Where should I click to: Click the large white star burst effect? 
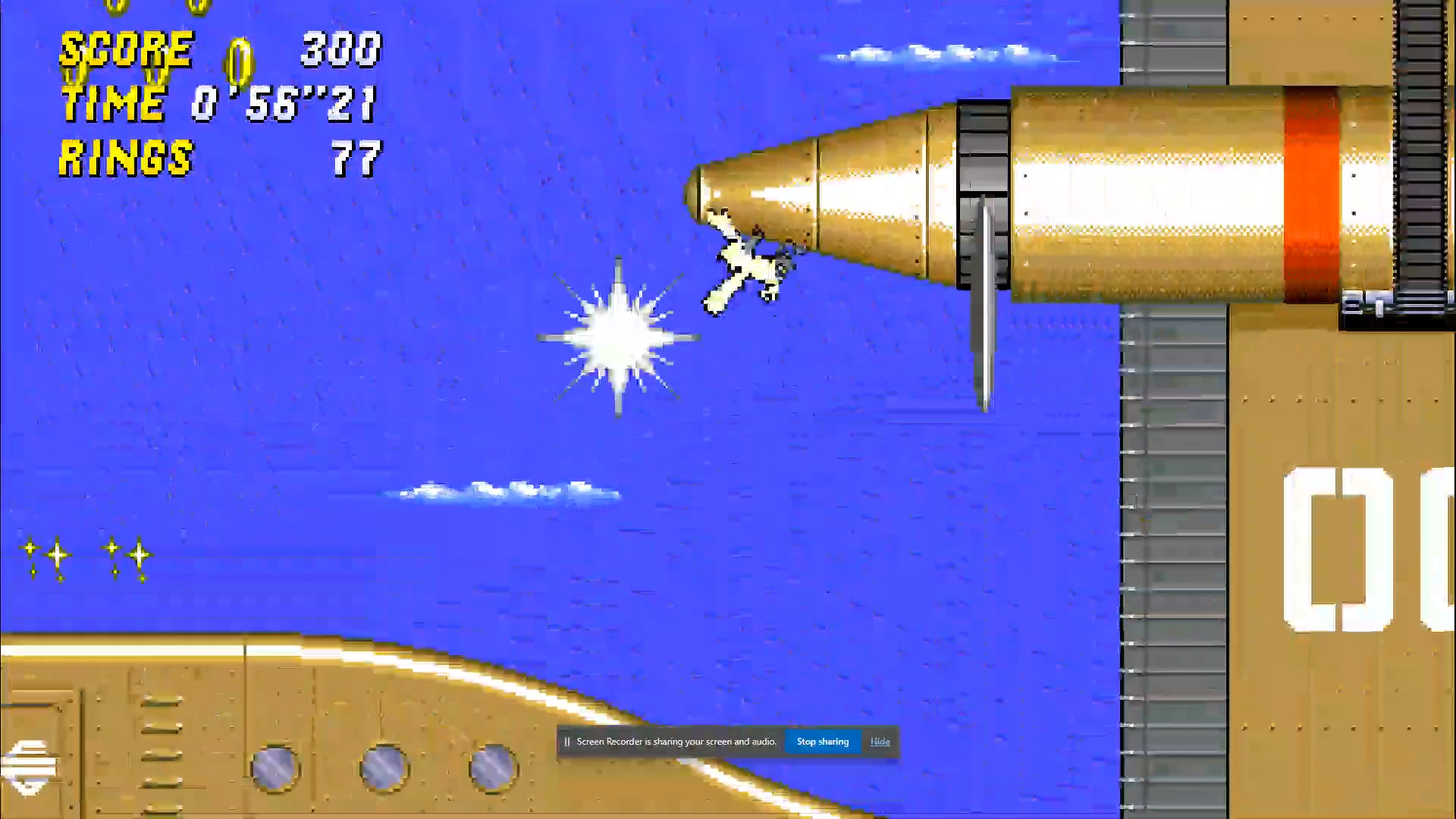tap(618, 337)
